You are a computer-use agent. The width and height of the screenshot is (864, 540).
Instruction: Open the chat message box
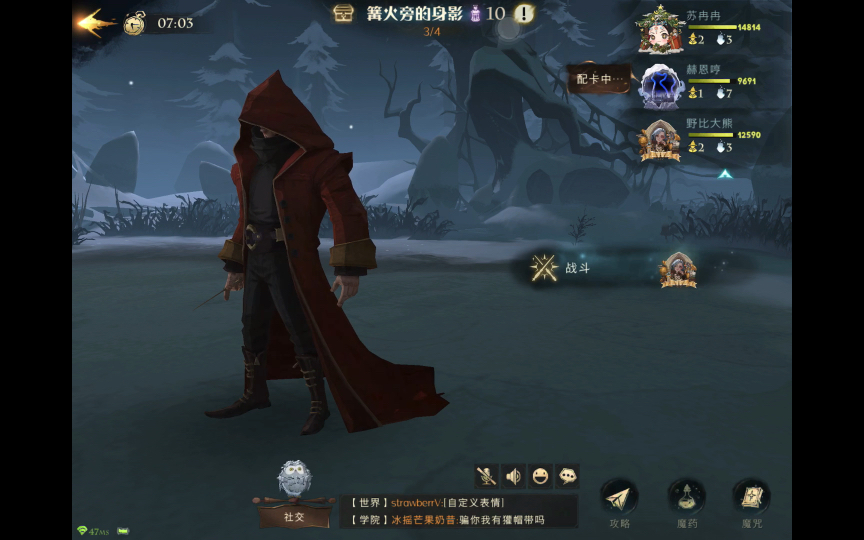tap(458, 510)
